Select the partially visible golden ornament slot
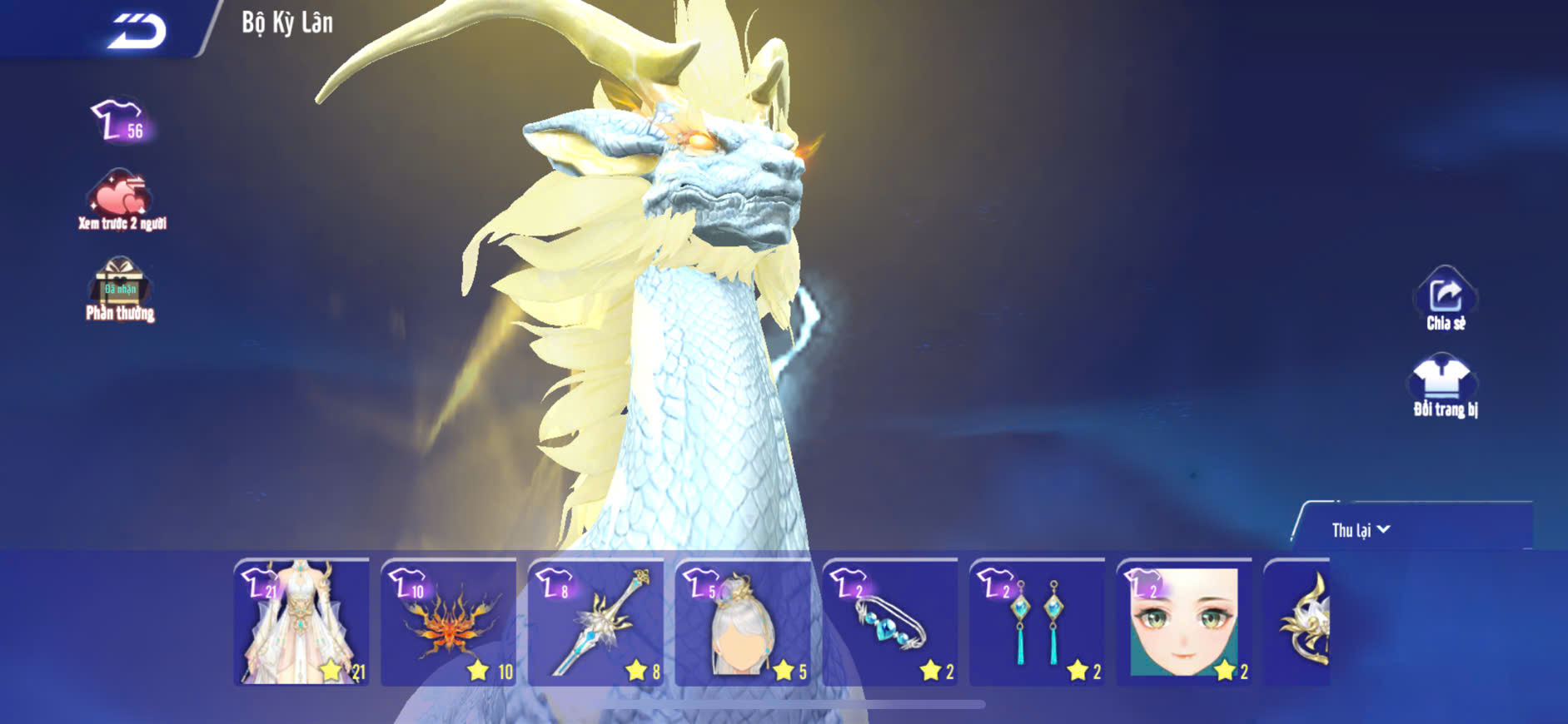The image size is (1568, 724). point(1299,622)
